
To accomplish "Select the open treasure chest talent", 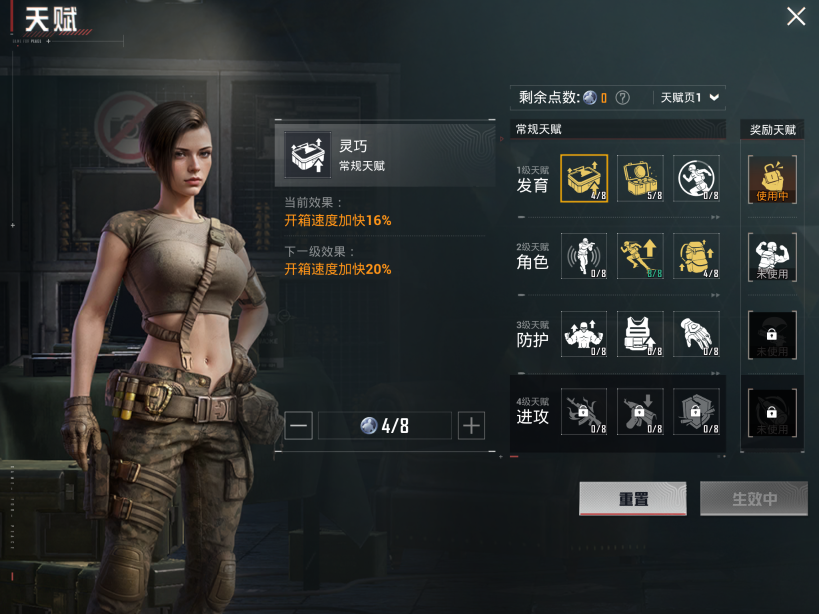I will (640, 179).
